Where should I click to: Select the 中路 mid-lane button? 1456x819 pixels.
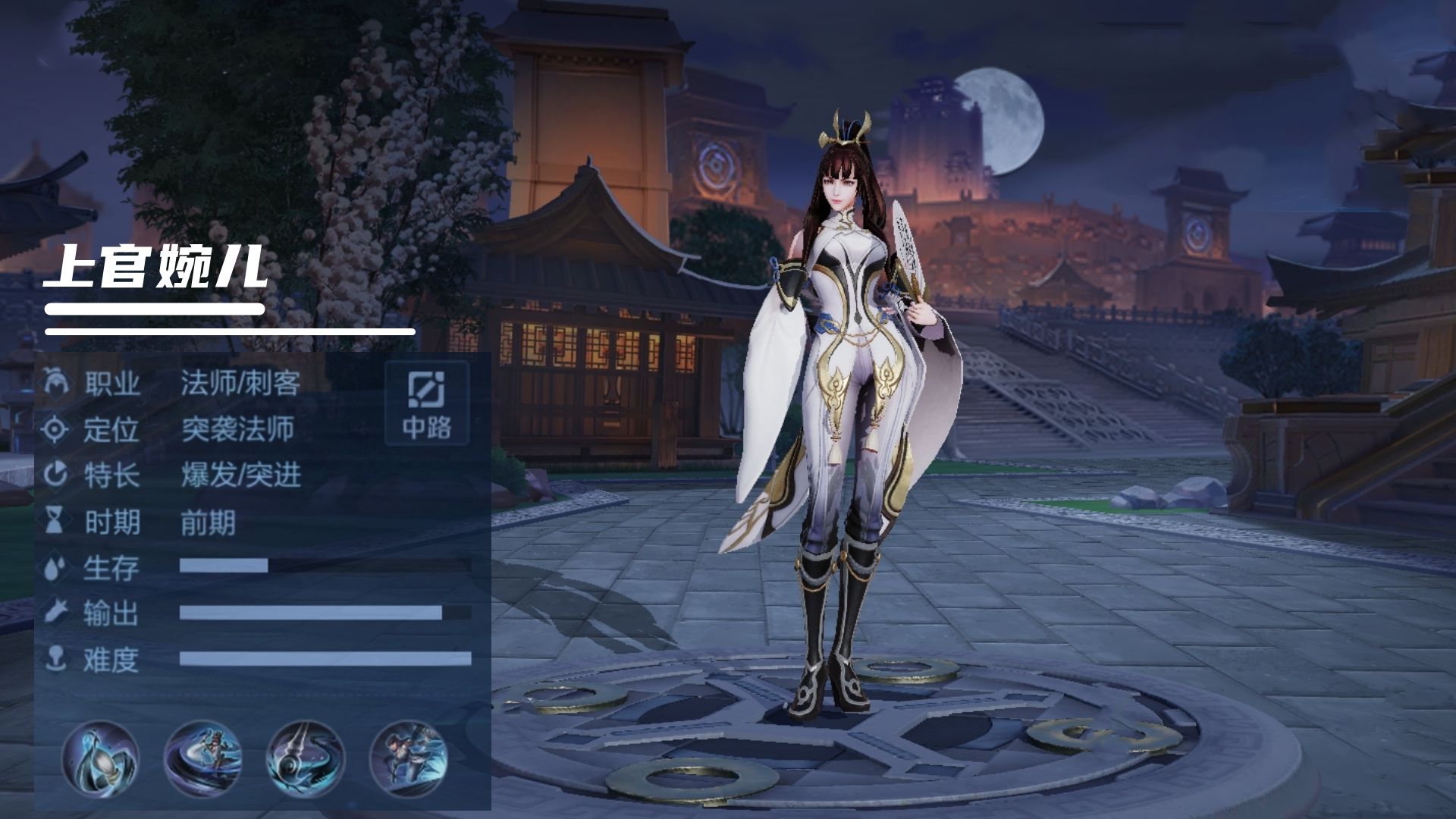point(426,403)
